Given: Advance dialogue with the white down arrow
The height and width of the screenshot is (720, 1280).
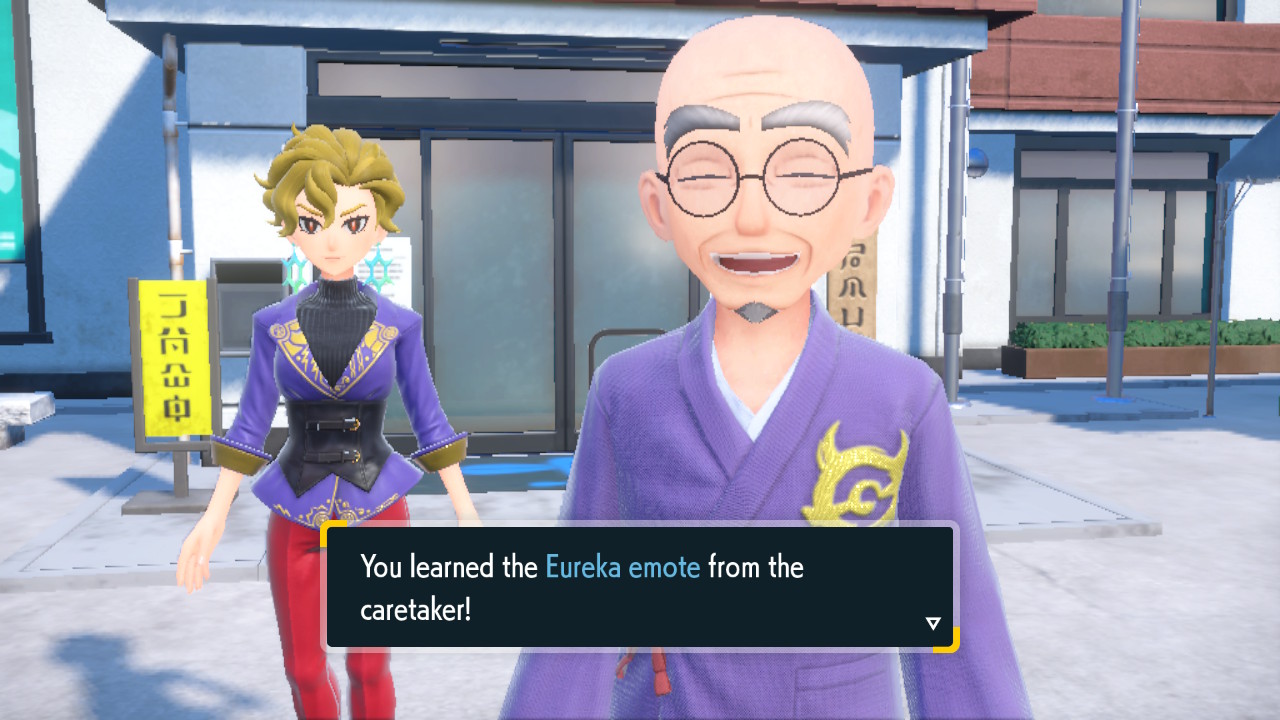Looking at the screenshot, I should 933,623.
